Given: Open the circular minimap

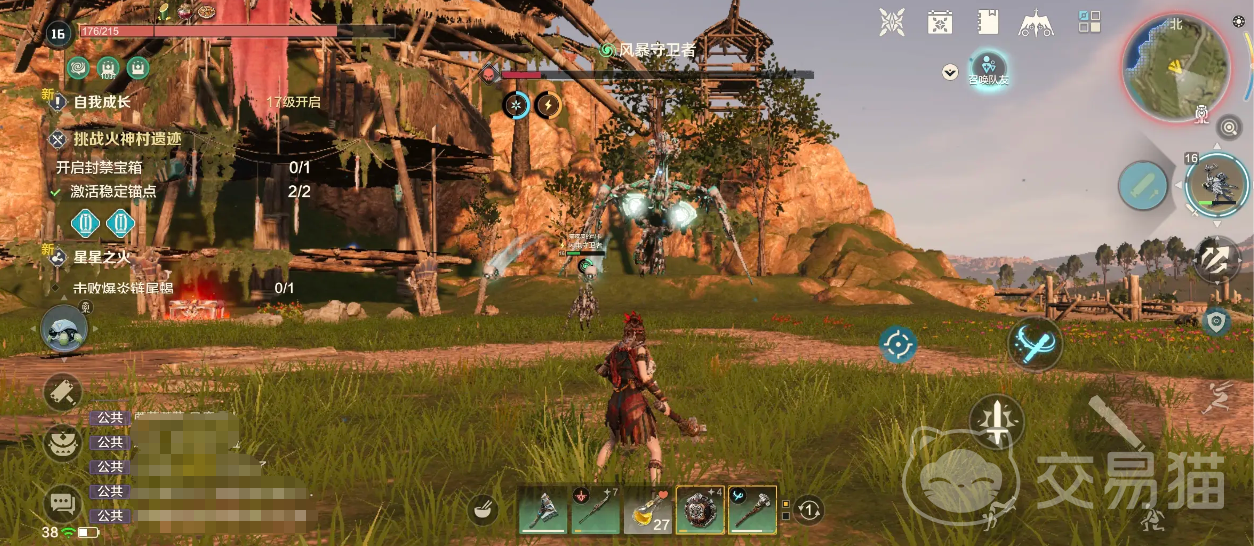Looking at the screenshot, I should (x=1175, y=69).
